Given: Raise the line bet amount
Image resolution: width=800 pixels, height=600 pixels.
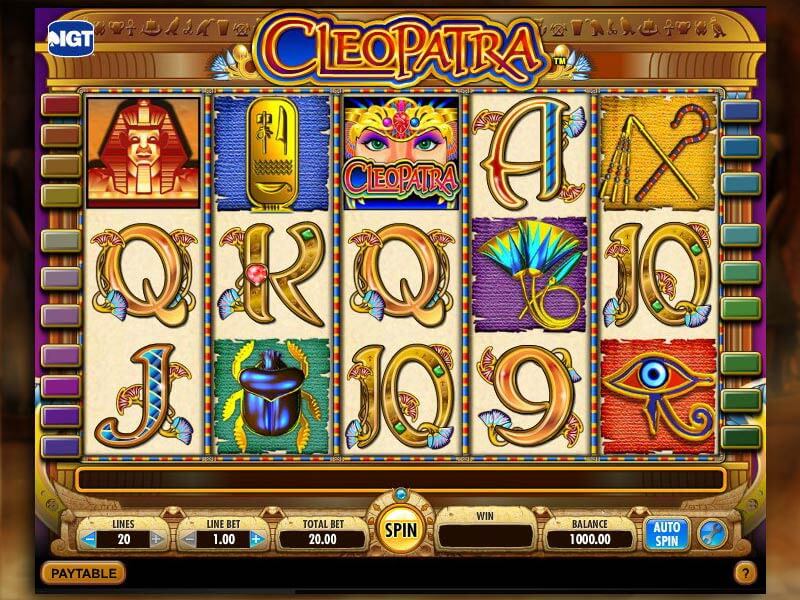Looking at the screenshot, I should coord(256,539).
